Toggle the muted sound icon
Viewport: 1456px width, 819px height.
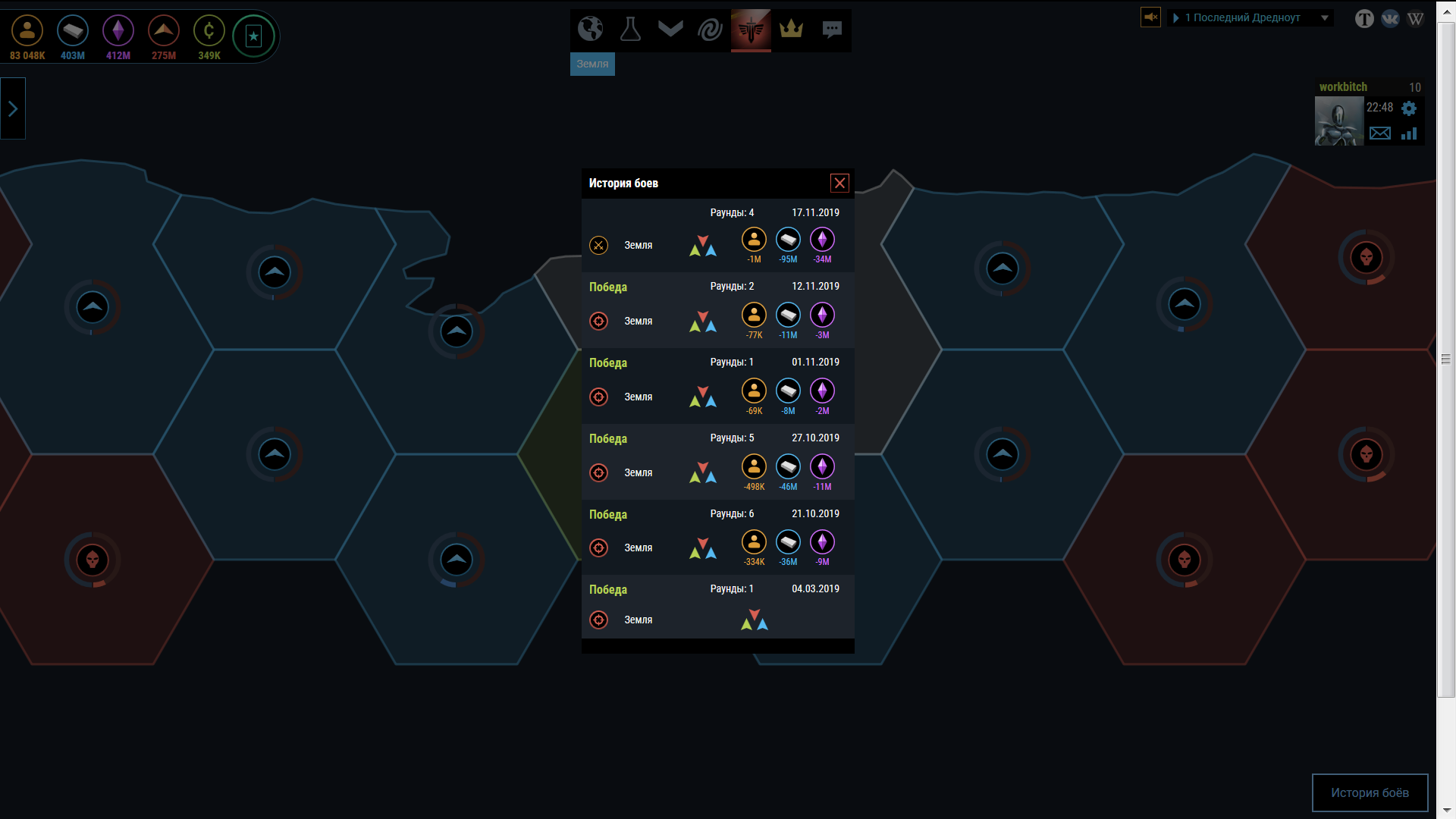pyautogui.click(x=1150, y=17)
